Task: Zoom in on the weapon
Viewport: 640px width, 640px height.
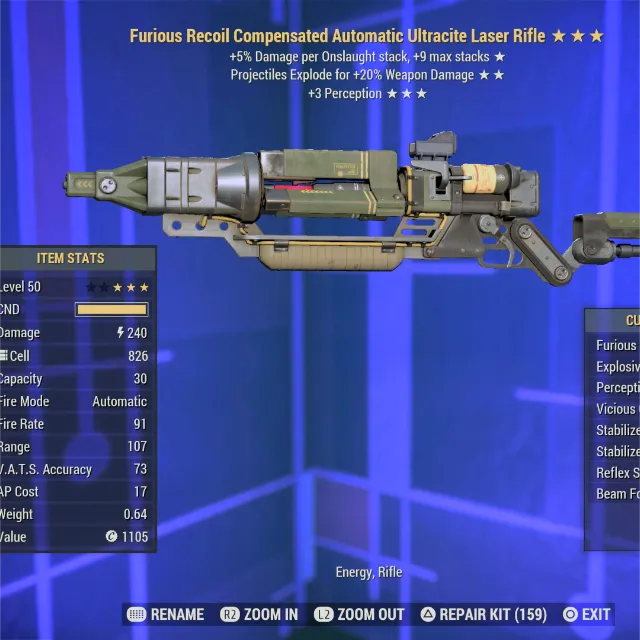Action: click(x=260, y=614)
